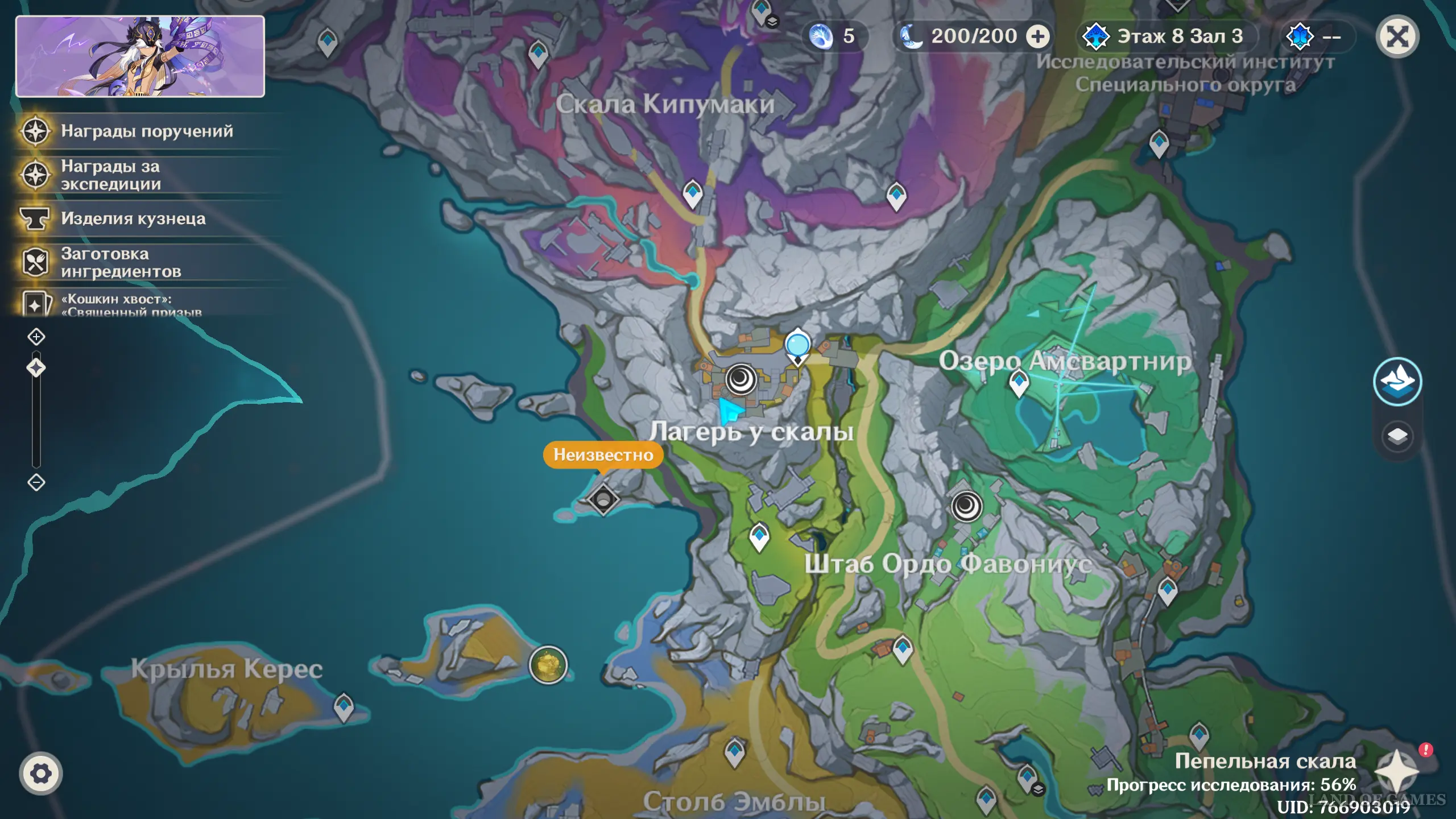Toggle the map layers button
1456x819 pixels.
point(1397,437)
